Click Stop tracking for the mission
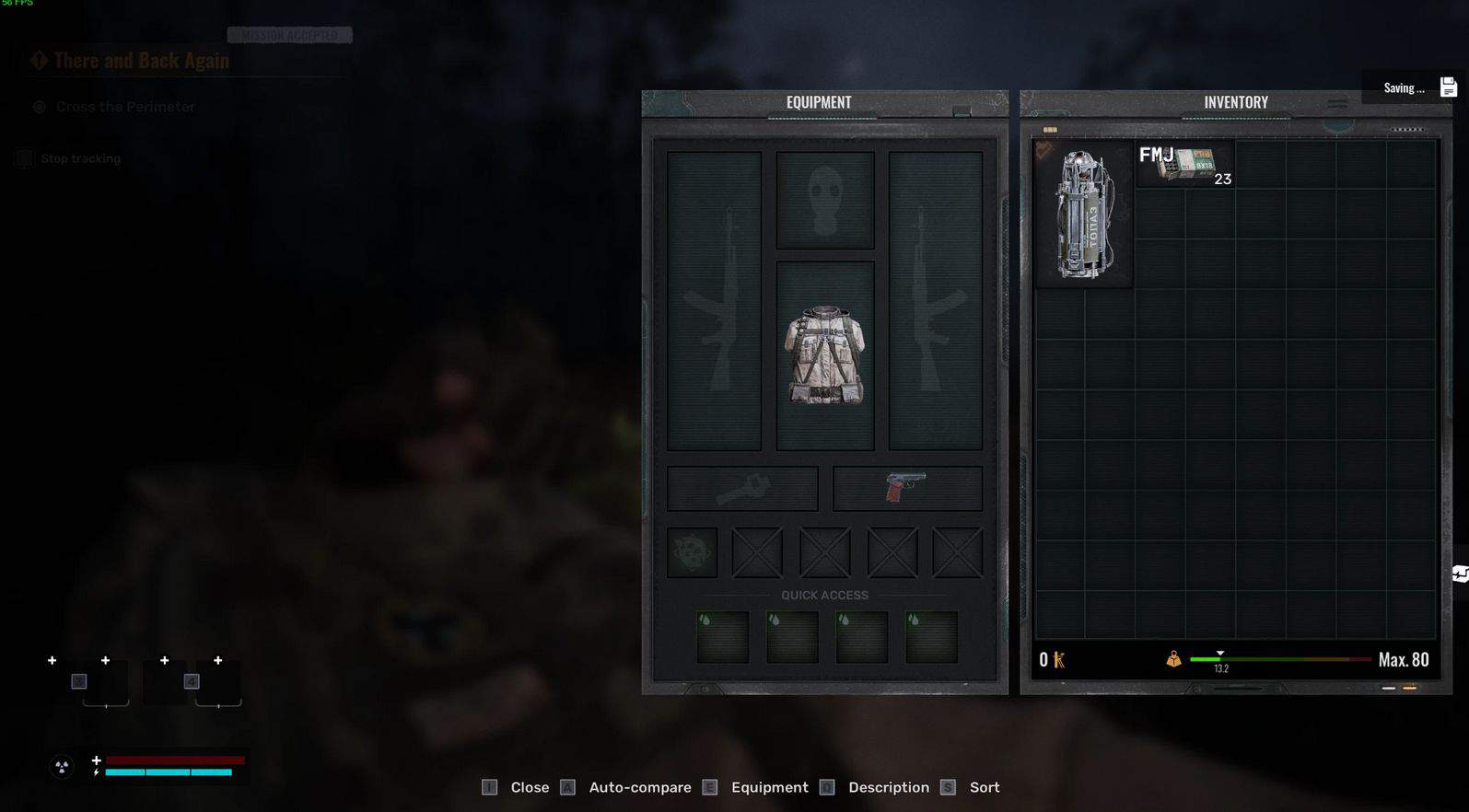This screenshot has width=1469, height=812. [80, 159]
